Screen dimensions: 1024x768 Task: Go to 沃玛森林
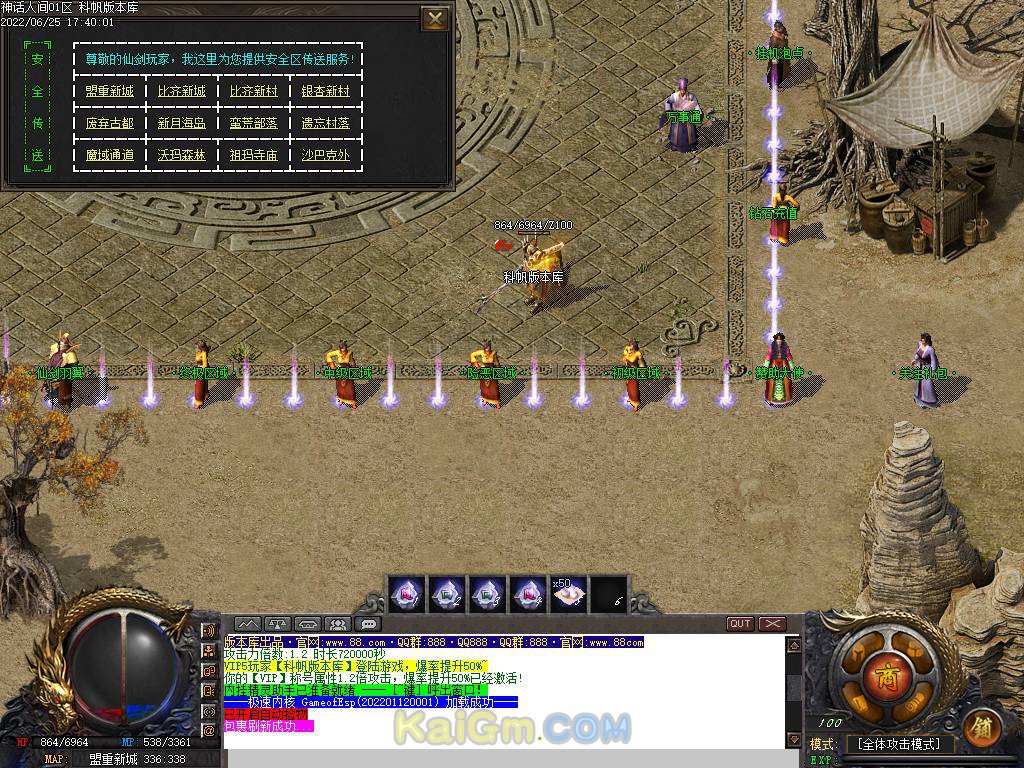pos(181,155)
